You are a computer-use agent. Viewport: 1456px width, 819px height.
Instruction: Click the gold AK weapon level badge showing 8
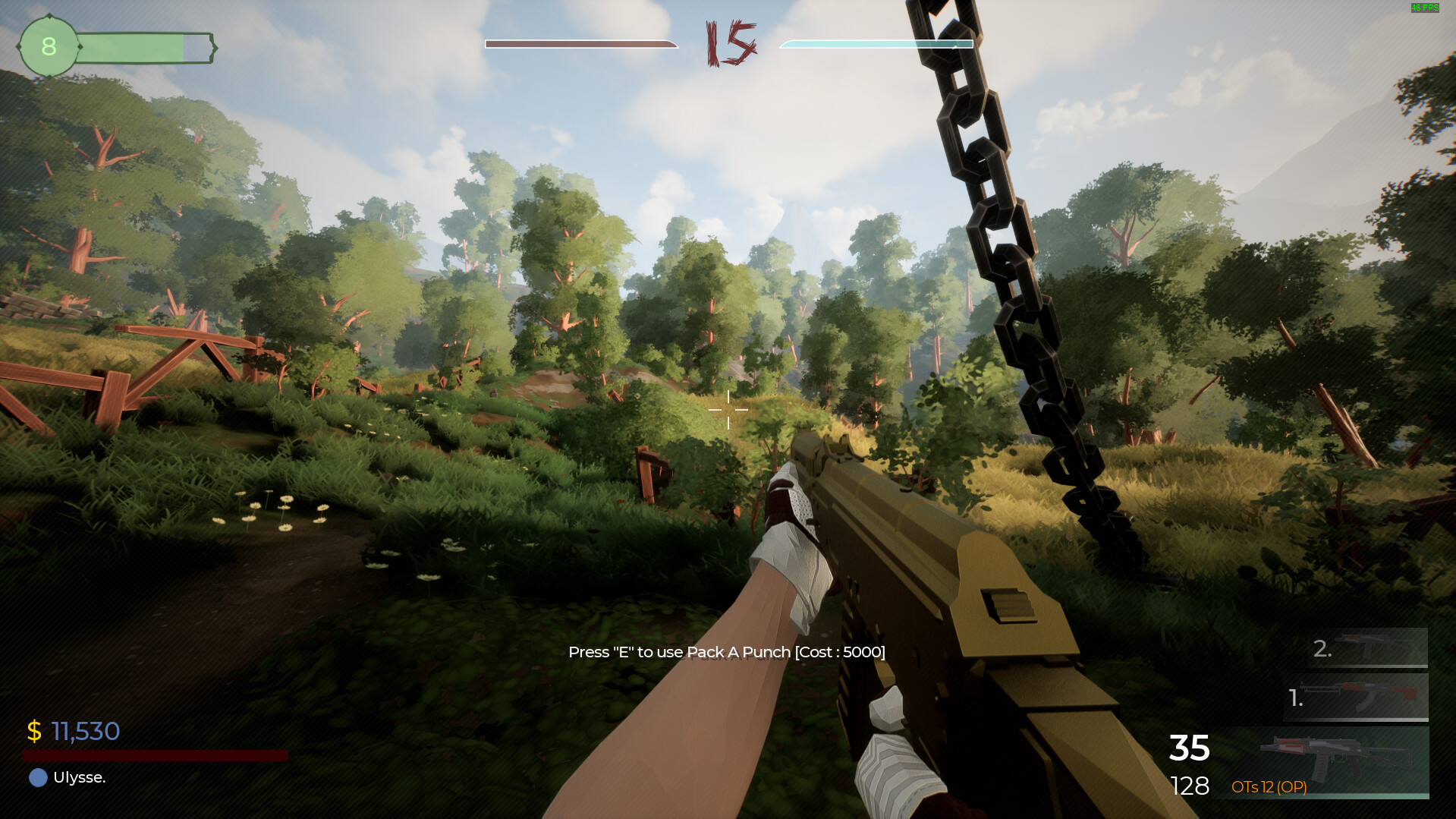click(49, 47)
